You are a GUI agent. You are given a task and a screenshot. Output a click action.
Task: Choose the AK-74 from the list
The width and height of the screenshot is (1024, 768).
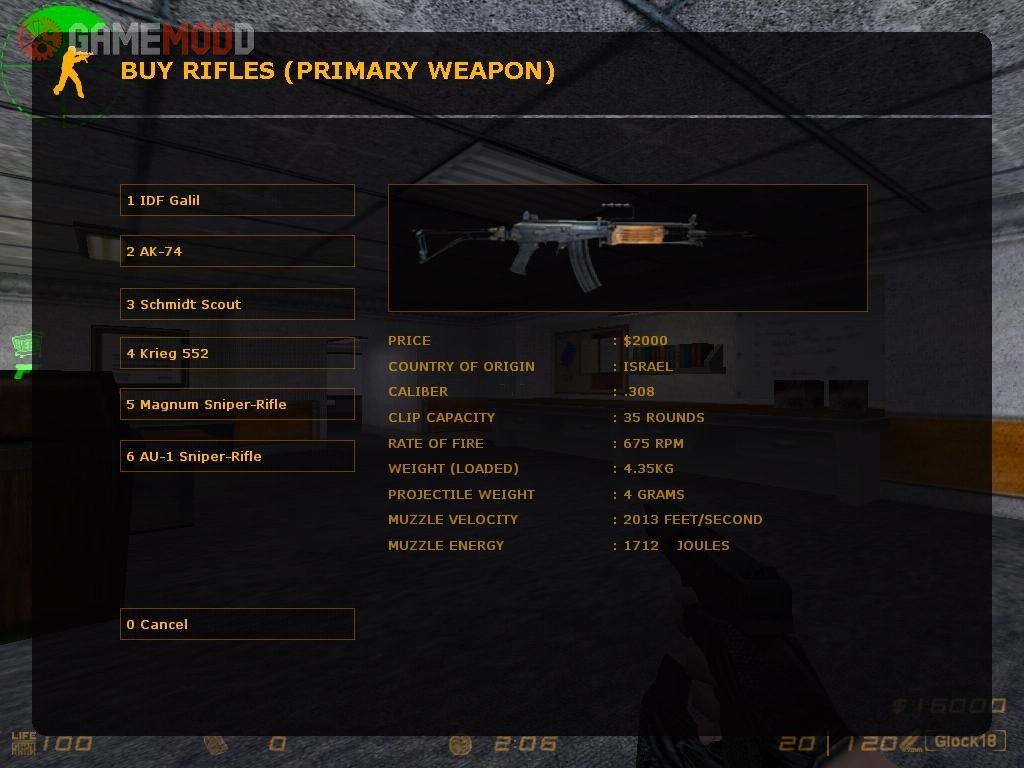coord(237,251)
